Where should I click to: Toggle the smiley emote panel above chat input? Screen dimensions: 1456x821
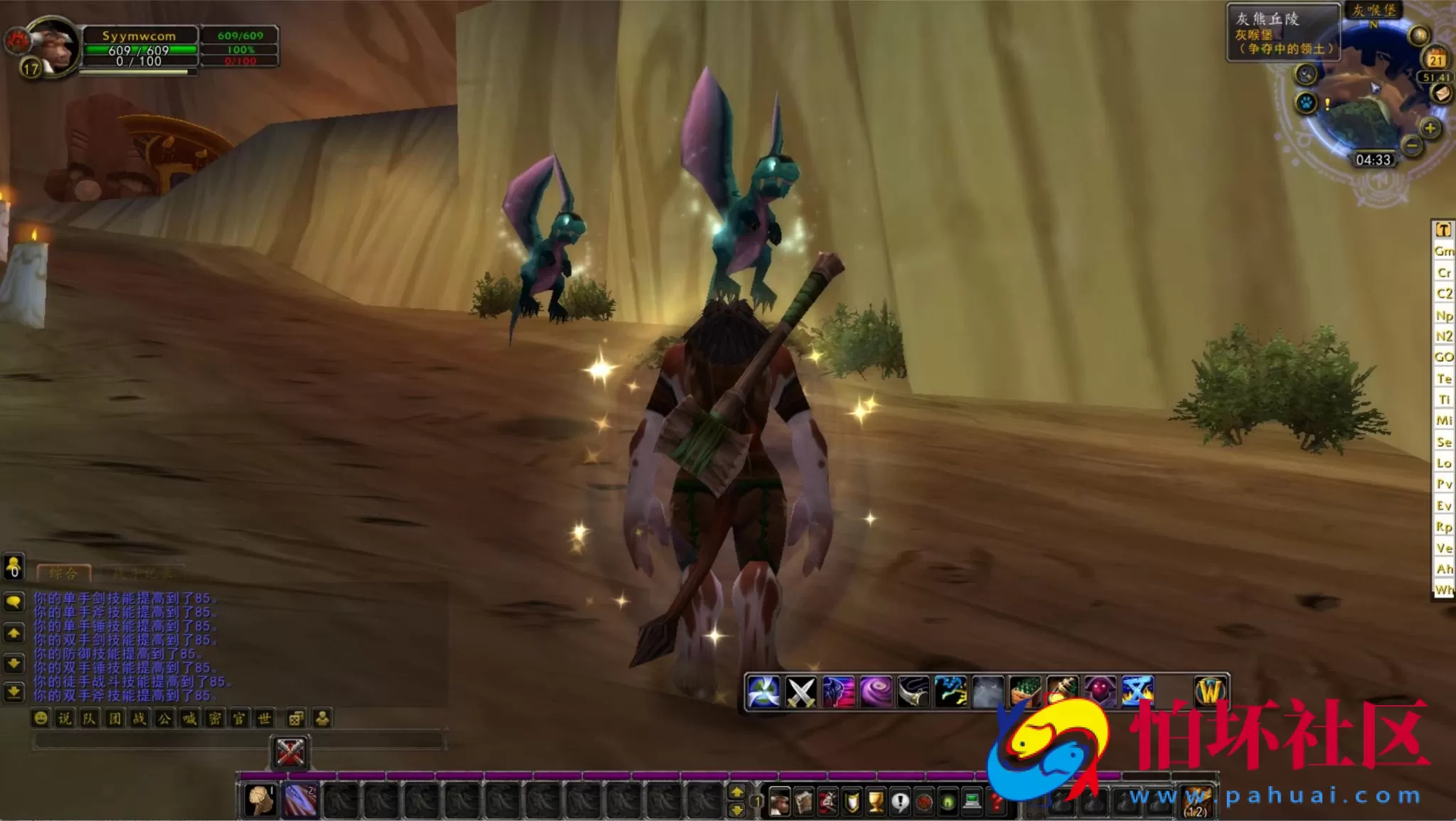point(40,717)
